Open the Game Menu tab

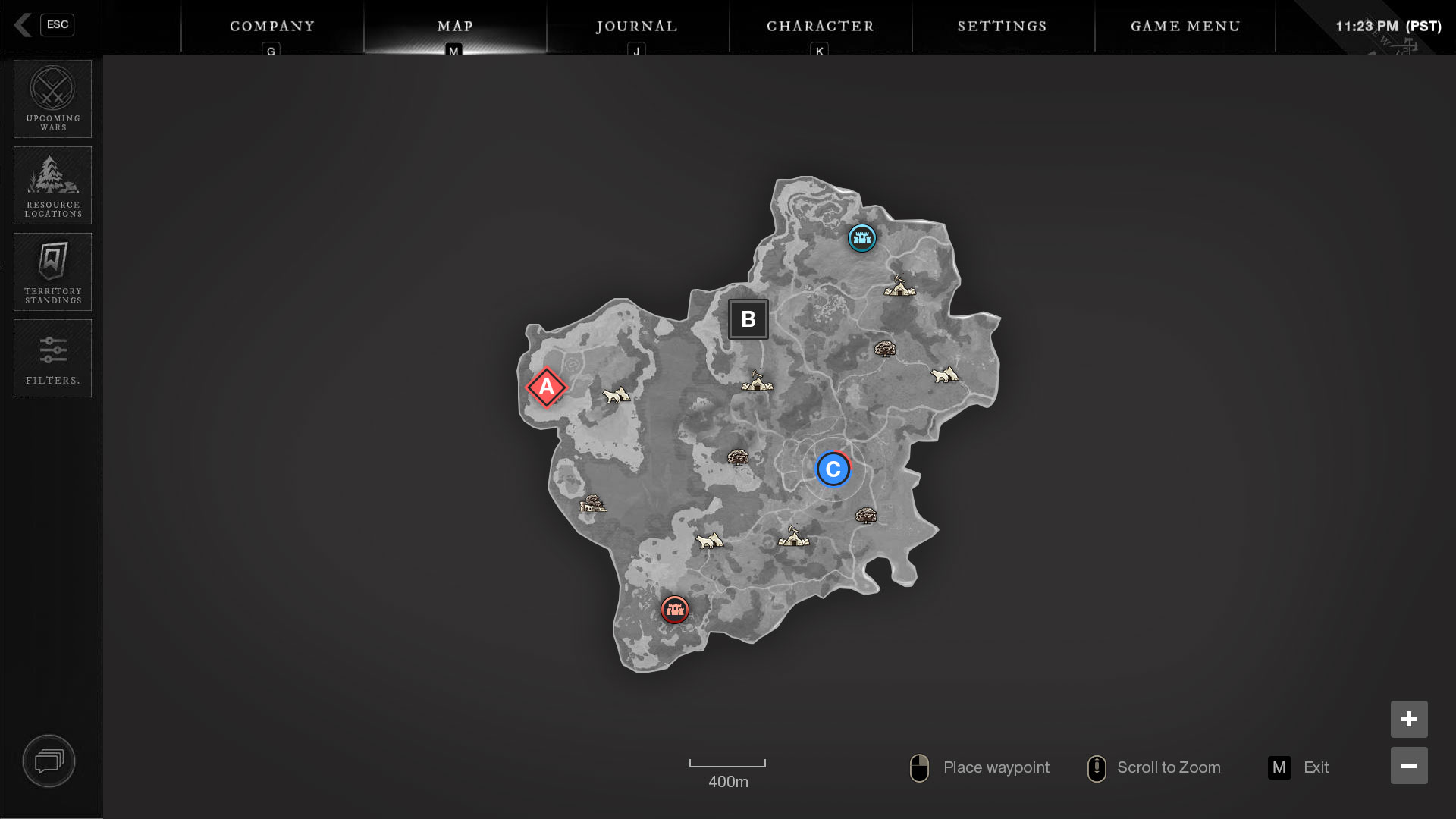(x=1185, y=27)
